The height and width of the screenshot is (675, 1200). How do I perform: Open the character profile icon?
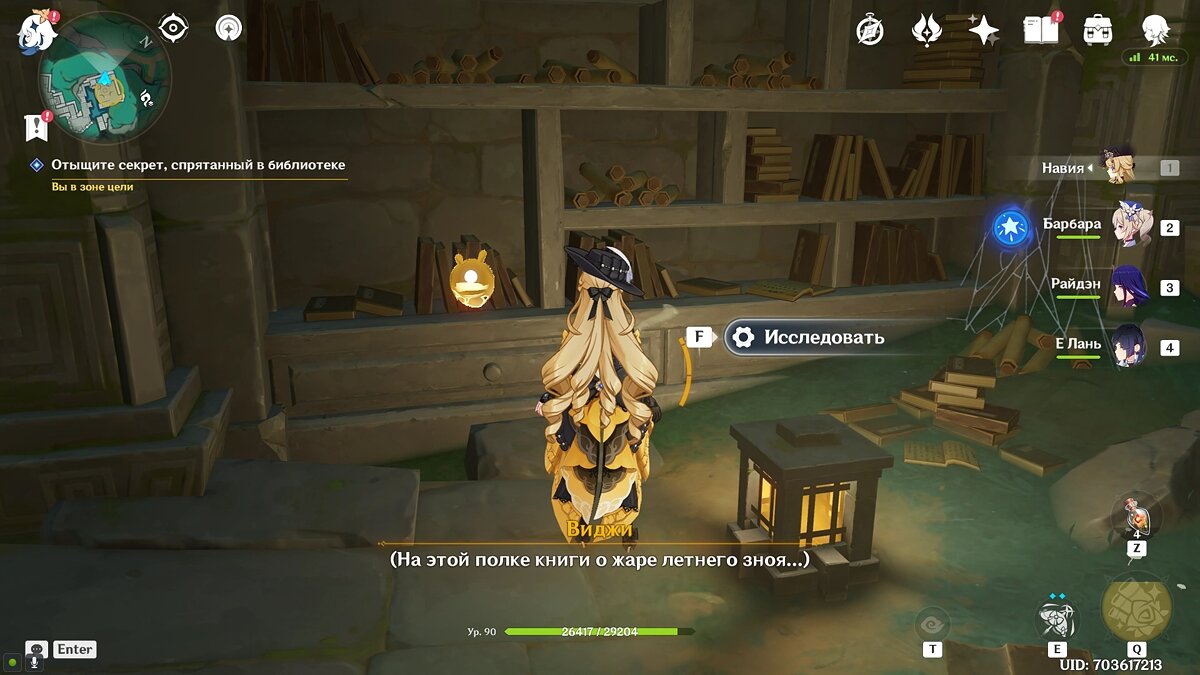click(1156, 30)
